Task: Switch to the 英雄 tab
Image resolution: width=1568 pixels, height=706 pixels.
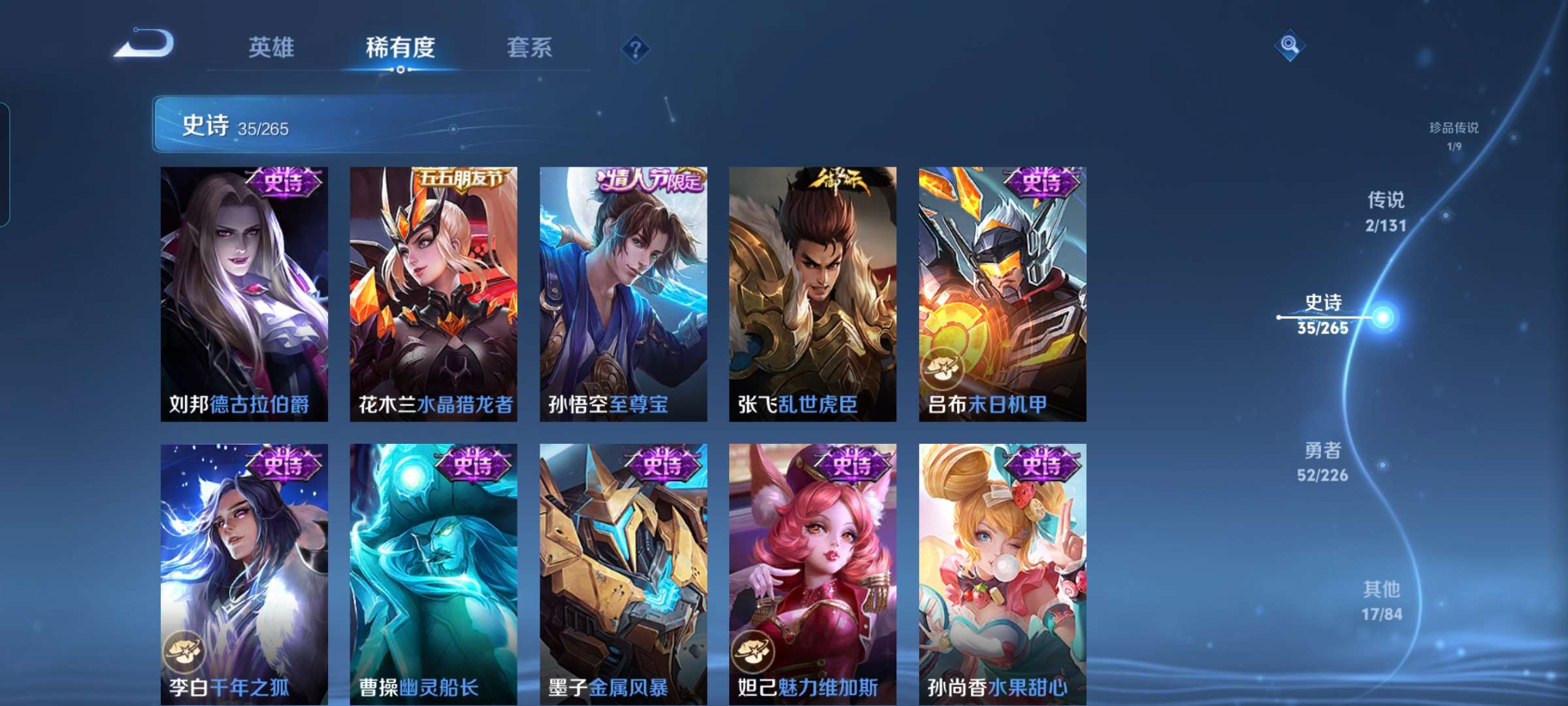Action: tap(272, 47)
